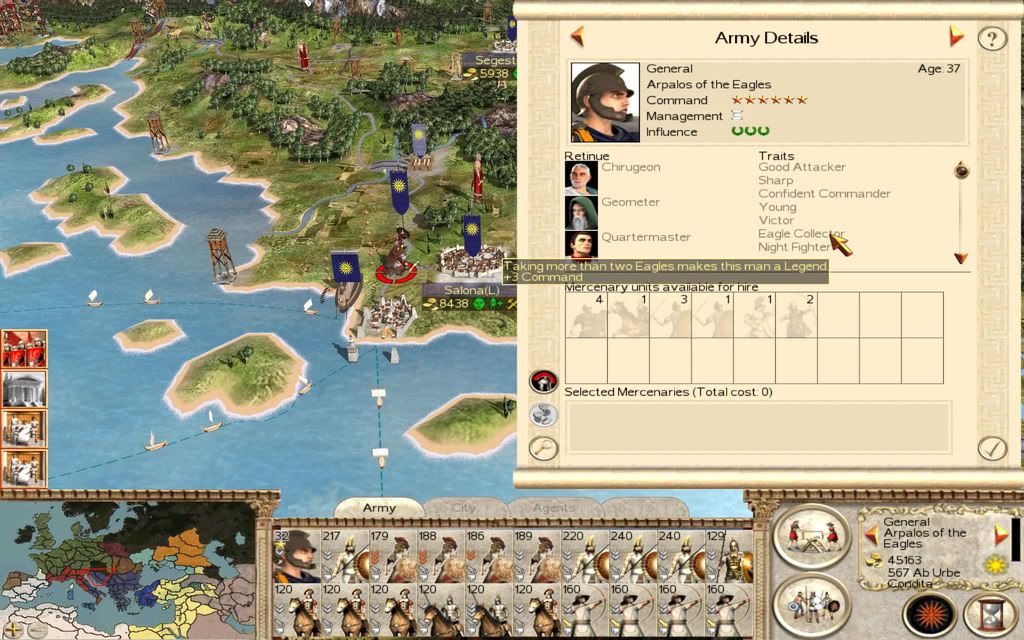This screenshot has width=1024, height=640.
Task: Open the Army tab
Action: tap(379, 508)
